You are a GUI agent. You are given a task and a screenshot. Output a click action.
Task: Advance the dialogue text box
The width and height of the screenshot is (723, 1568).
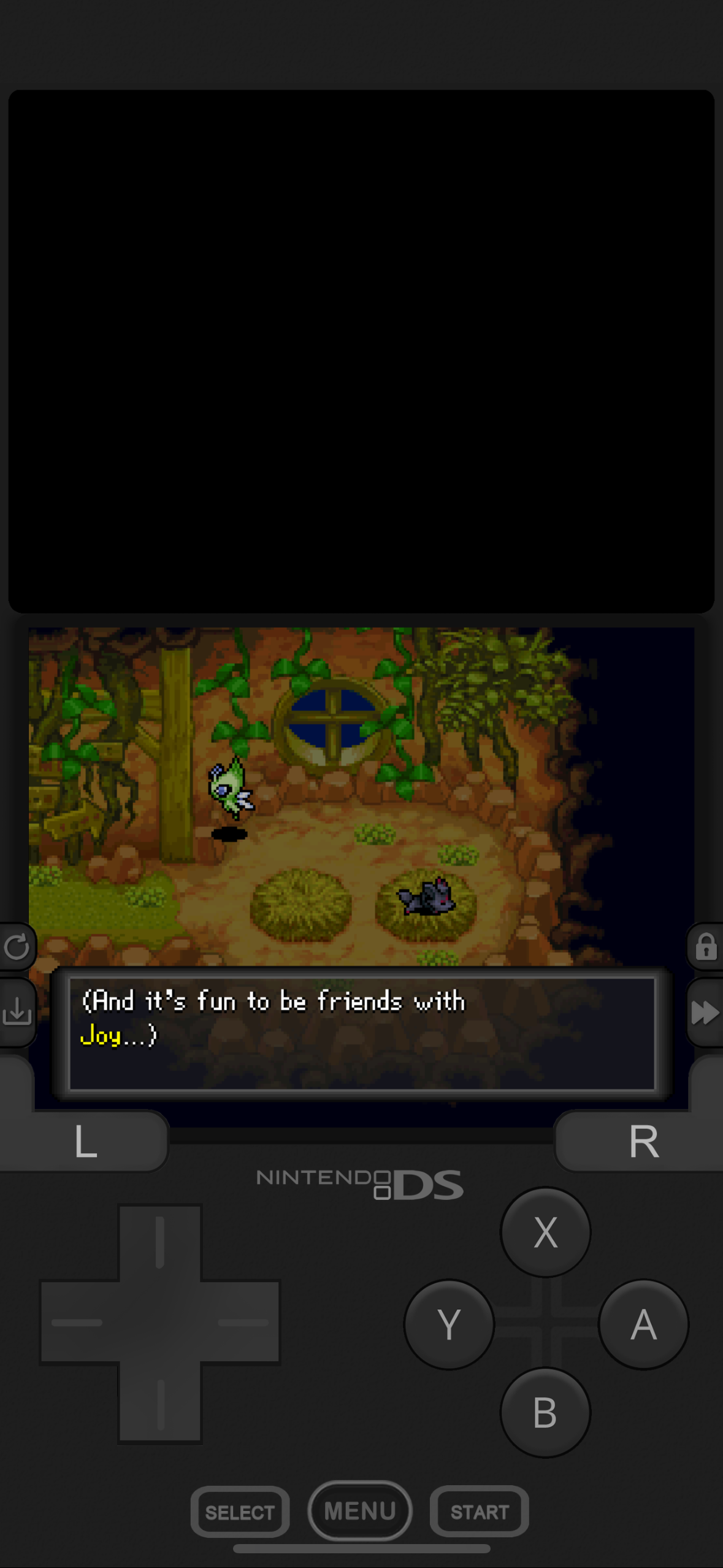point(362,1034)
